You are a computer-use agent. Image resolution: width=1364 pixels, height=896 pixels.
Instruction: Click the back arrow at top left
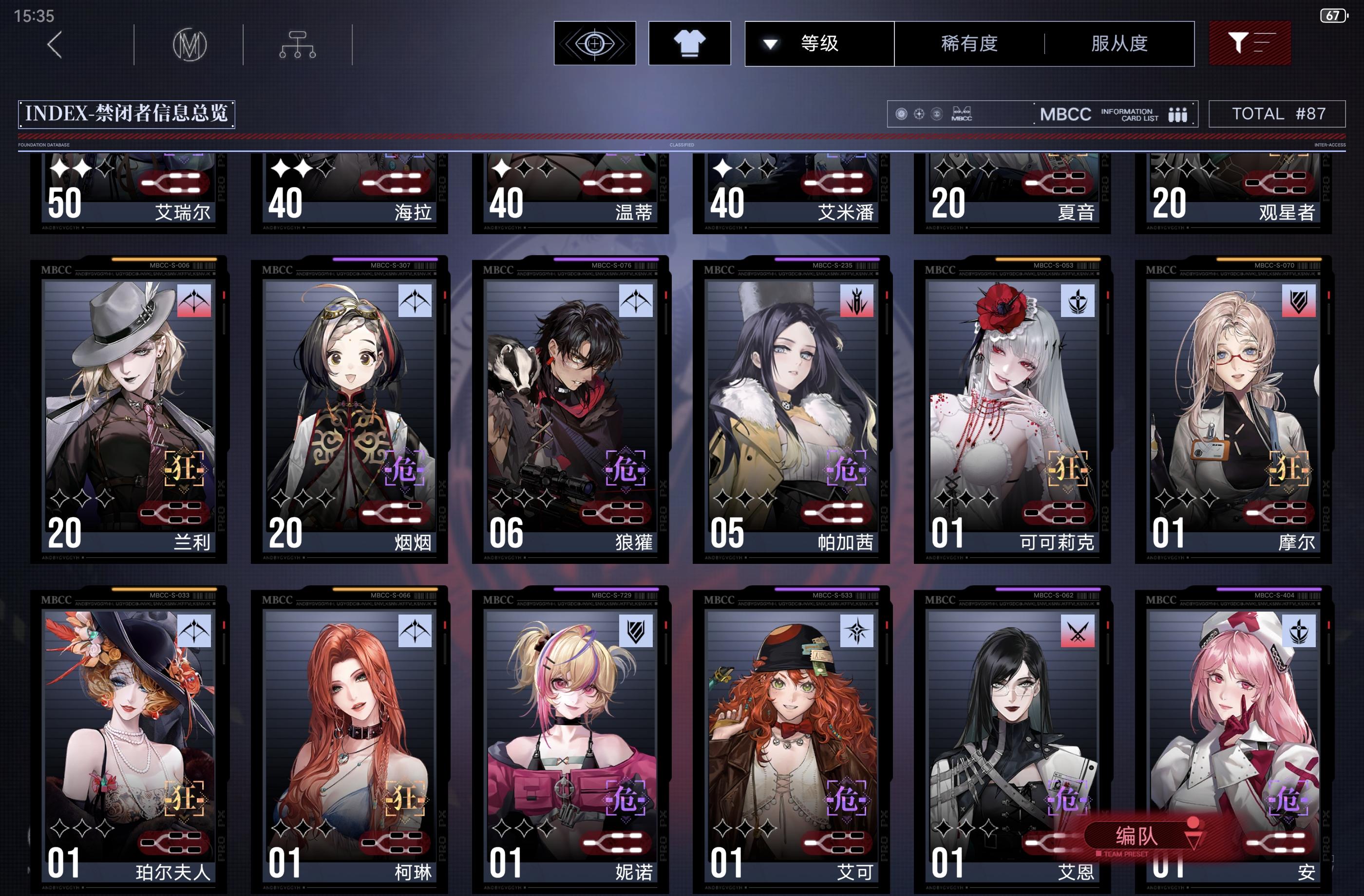[x=55, y=44]
